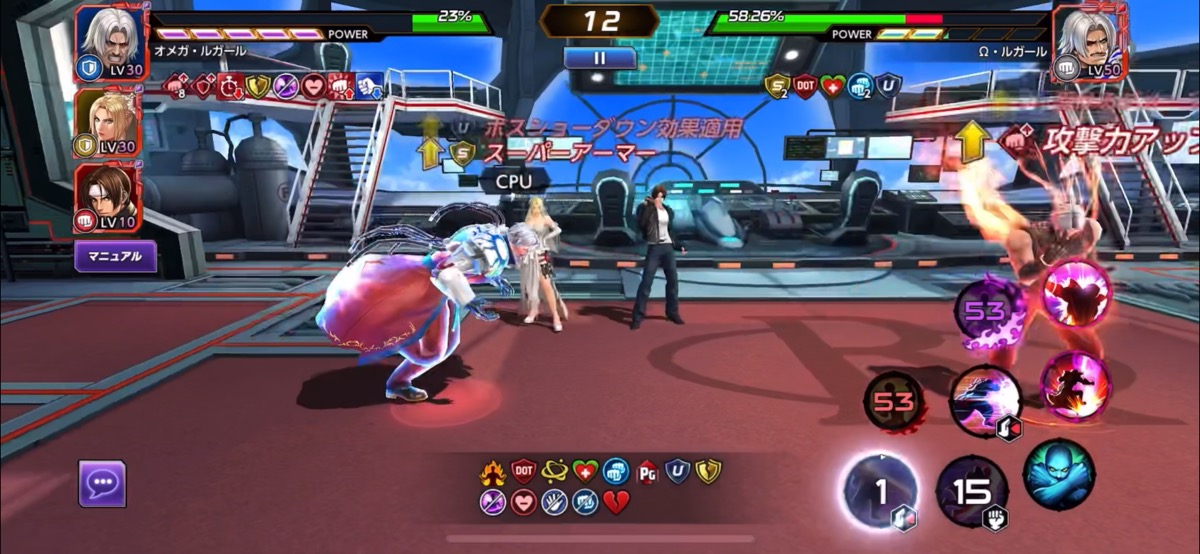Unleash the top pink silhouette special skill
This screenshot has height=554, width=1200.
(1076, 294)
